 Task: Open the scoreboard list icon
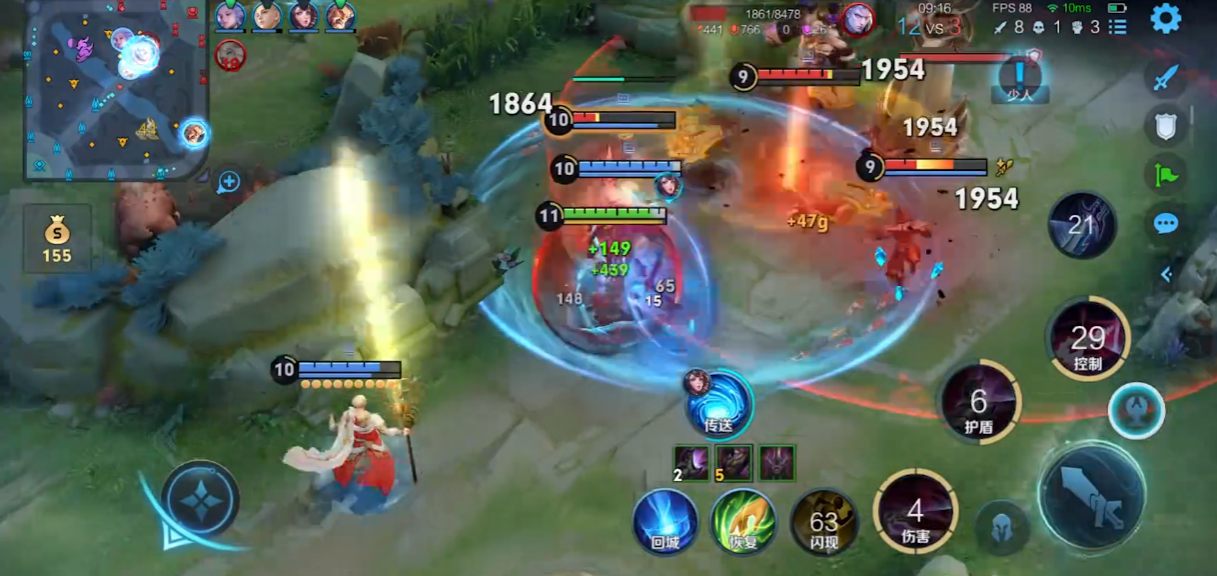pos(1117,27)
